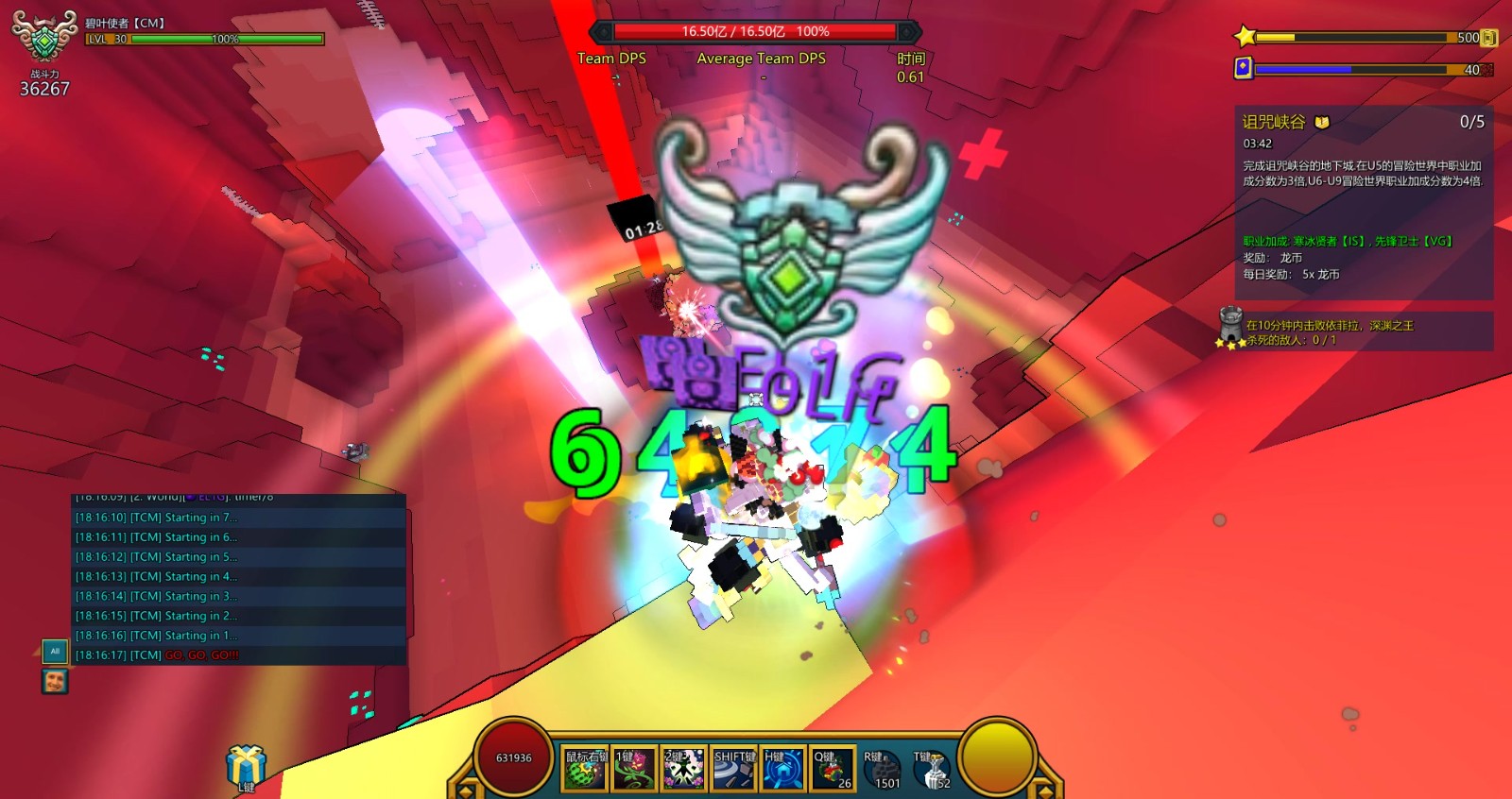
Task: Select the castle tower dungeon objective
Action: click(x=1230, y=326)
